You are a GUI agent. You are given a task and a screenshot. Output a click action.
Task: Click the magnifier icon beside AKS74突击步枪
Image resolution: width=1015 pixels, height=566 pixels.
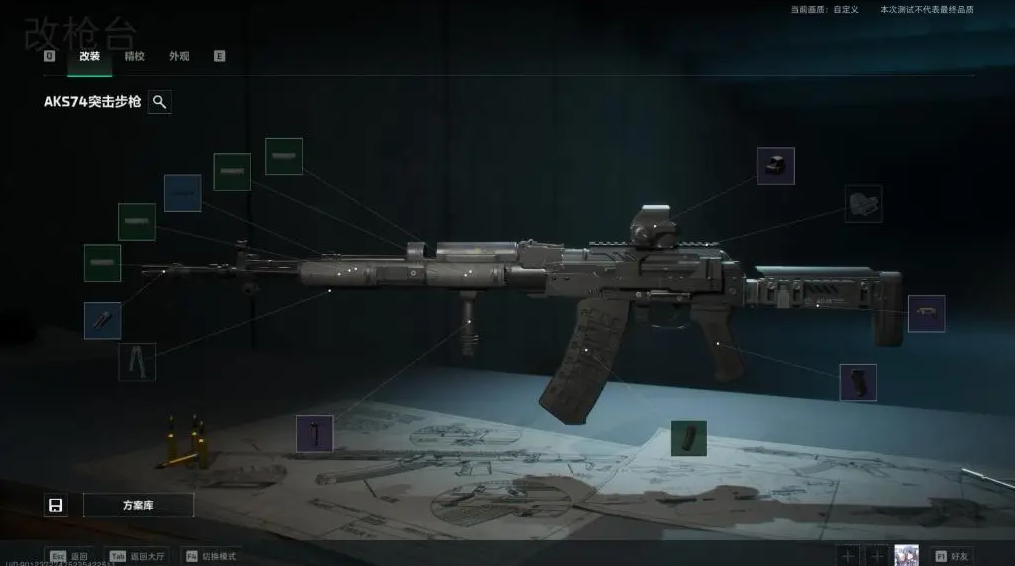point(160,102)
